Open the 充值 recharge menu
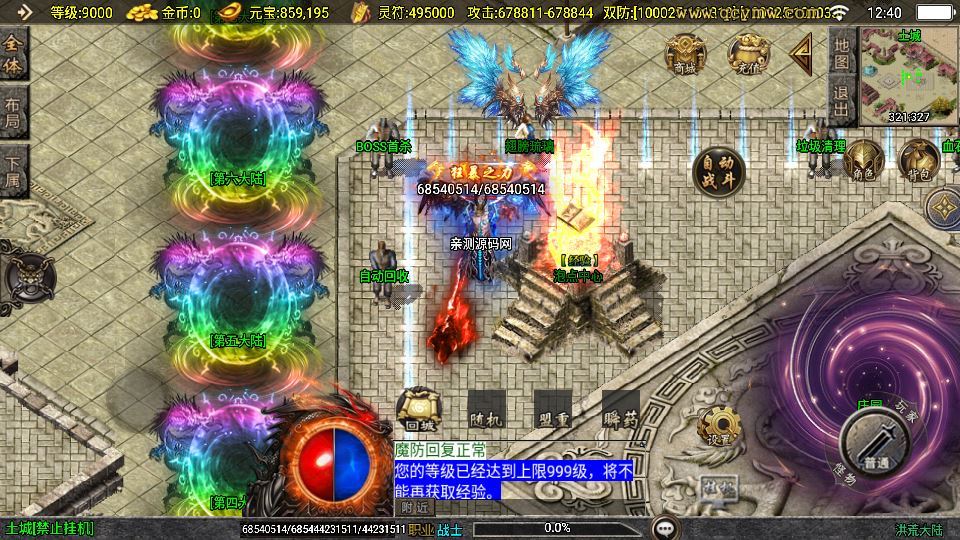The height and width of the screenshot is (540, 960). [746, 53]
